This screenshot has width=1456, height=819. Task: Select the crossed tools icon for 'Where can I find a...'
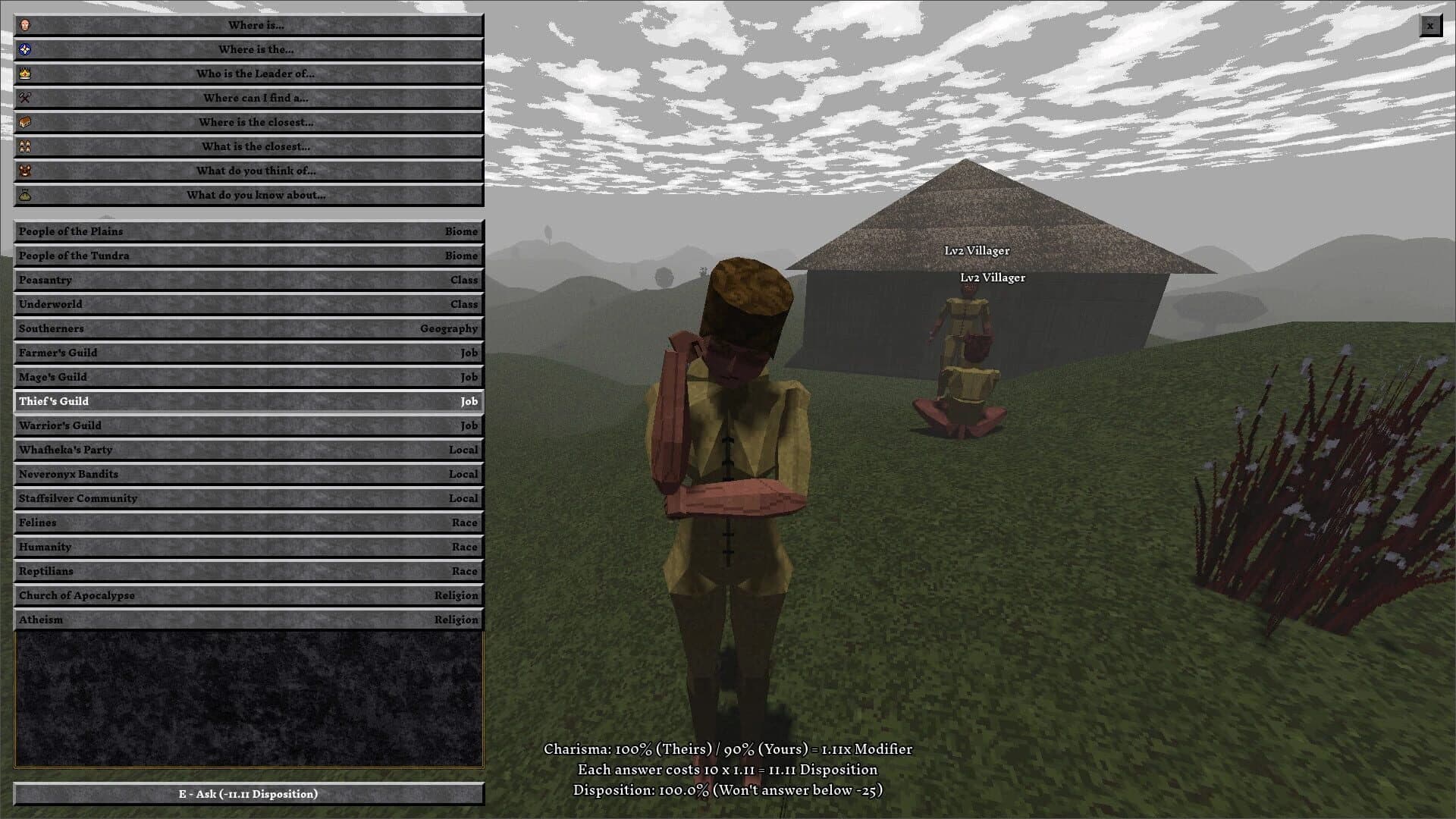24,98
